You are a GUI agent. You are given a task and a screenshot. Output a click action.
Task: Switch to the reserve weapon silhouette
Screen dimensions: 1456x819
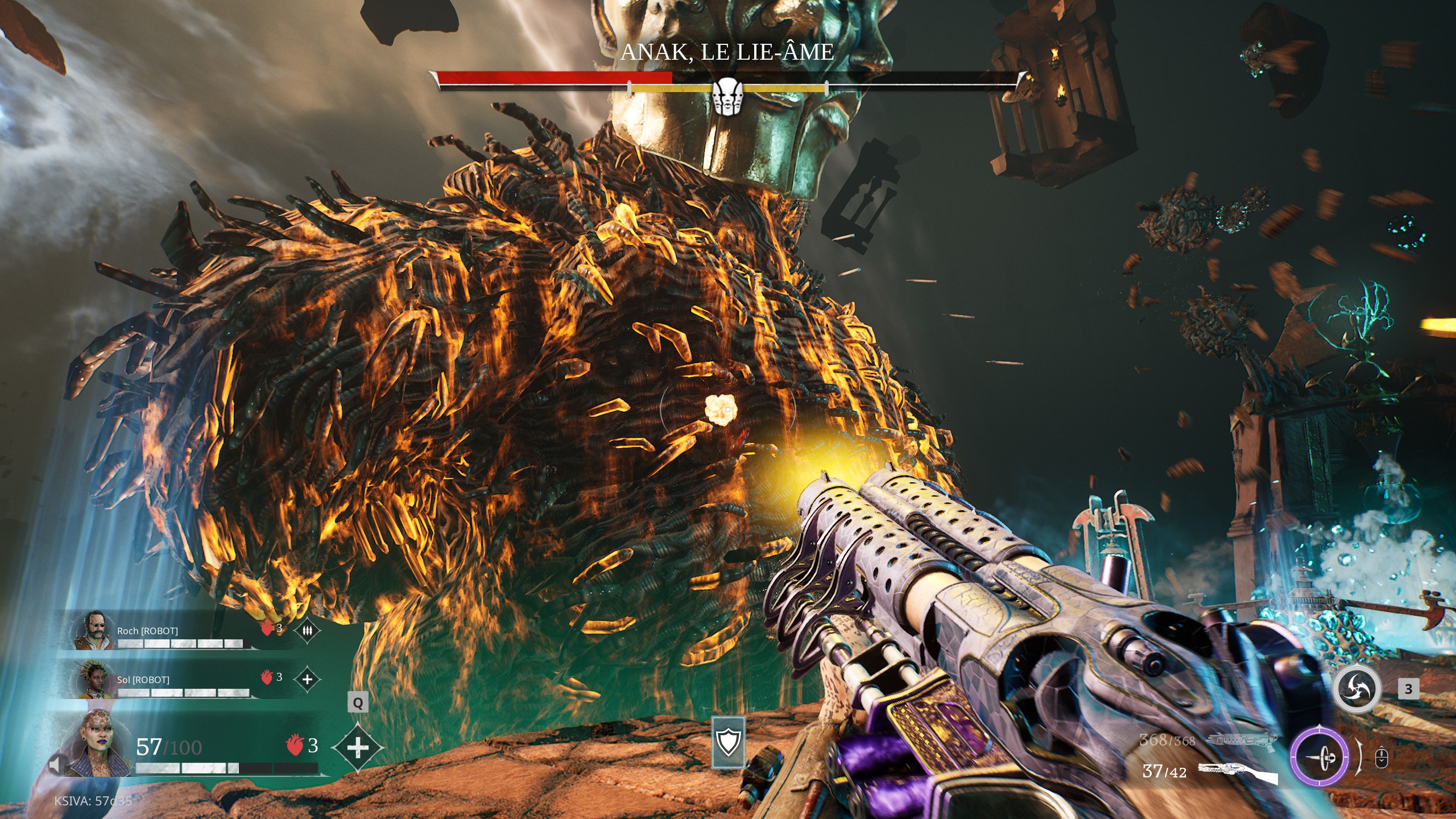[1241, 740]
